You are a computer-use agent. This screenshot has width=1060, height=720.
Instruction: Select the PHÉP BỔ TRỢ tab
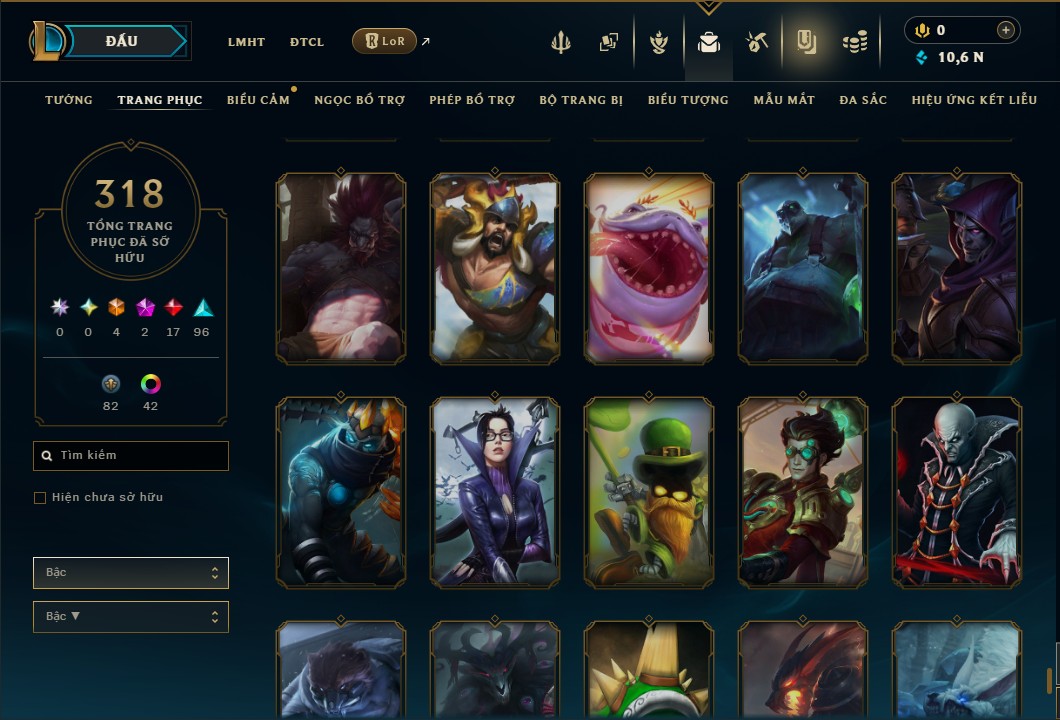tap(472, 100)
